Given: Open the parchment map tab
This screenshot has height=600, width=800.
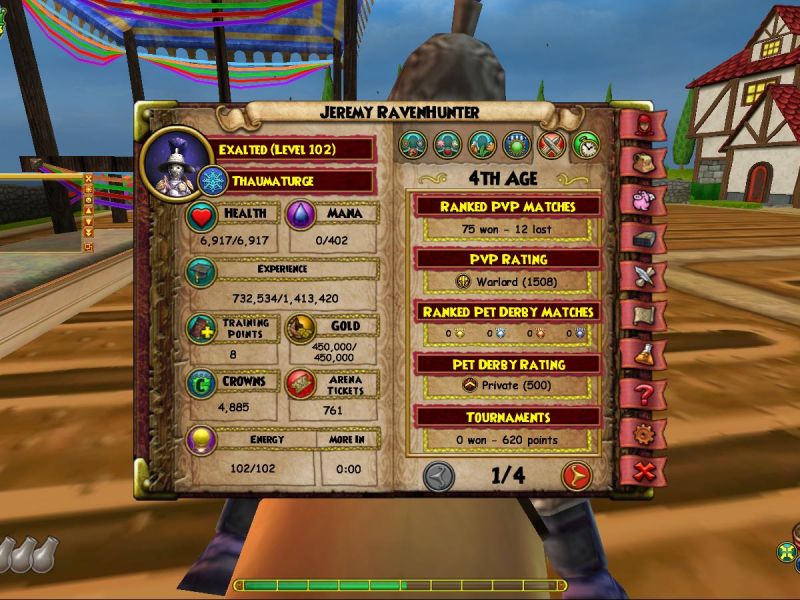Looking at the screenshot, I should click(643, 315).
